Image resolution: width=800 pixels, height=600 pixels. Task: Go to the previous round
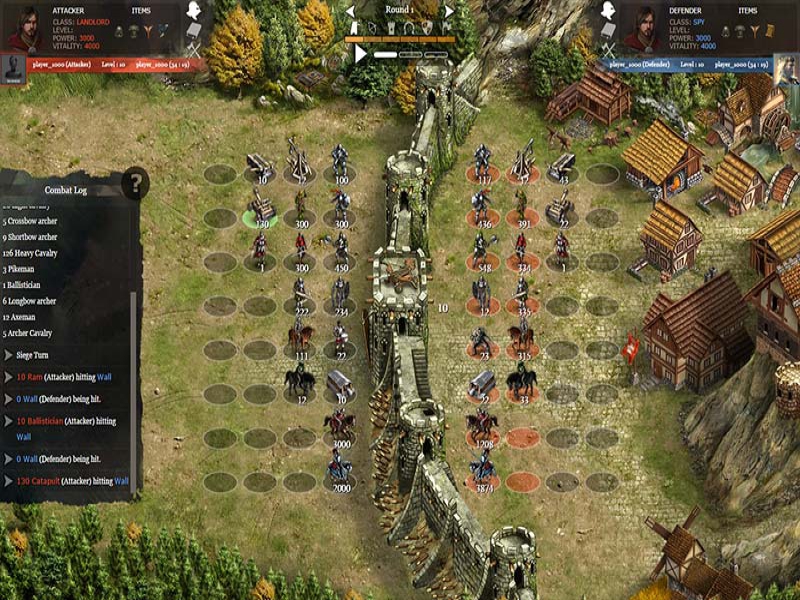pyautogui.click(x=350, y=11)
